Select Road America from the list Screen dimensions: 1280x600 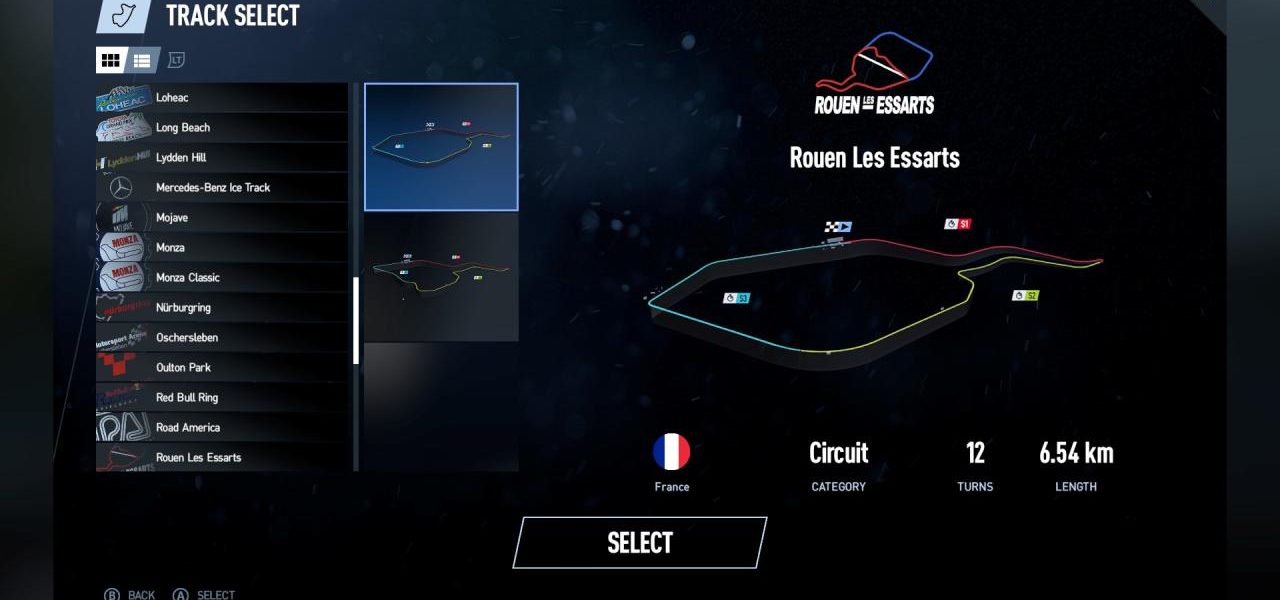point(222,428)
